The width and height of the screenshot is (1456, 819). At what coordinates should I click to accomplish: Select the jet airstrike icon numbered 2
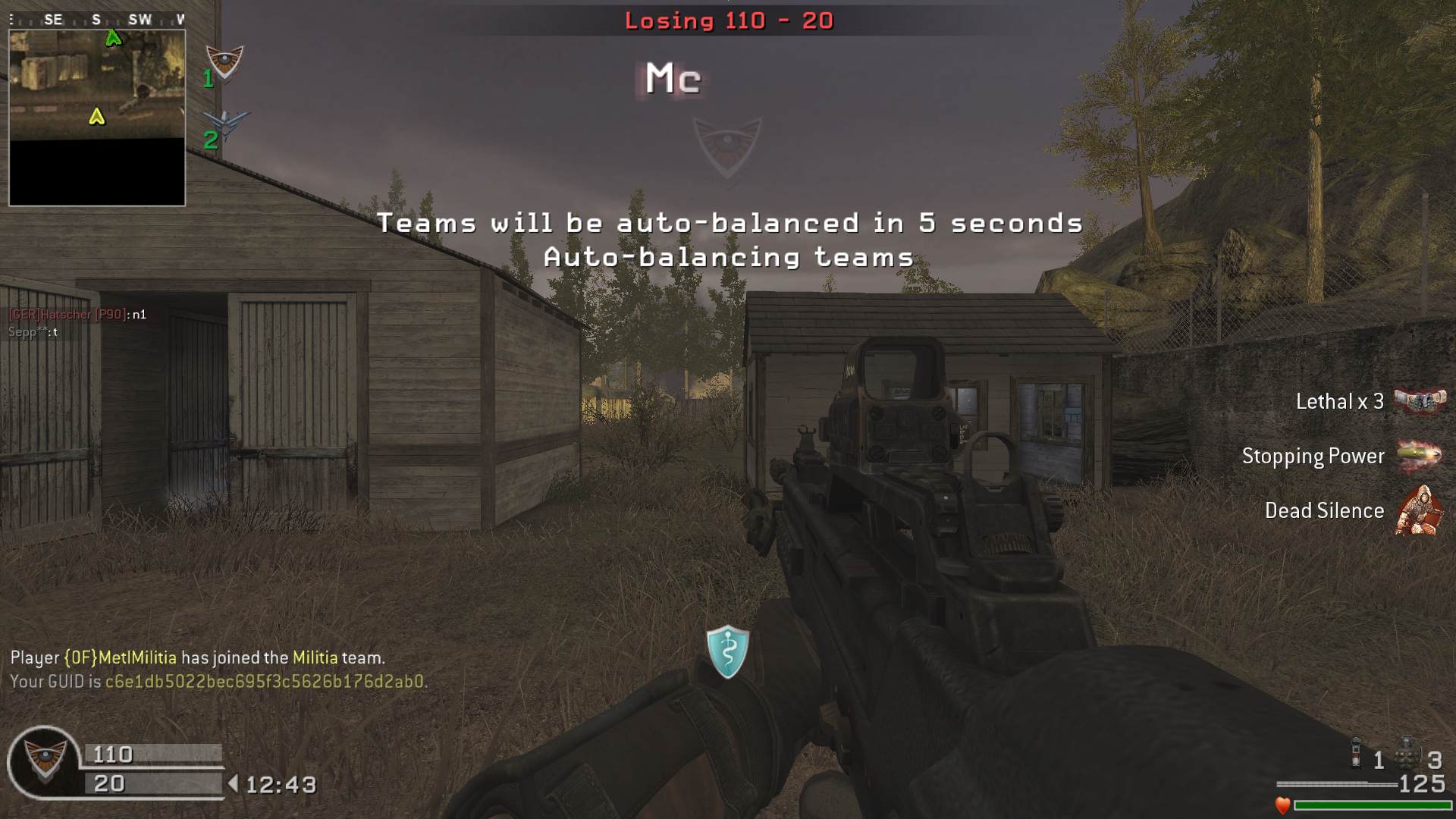point(227,124)
